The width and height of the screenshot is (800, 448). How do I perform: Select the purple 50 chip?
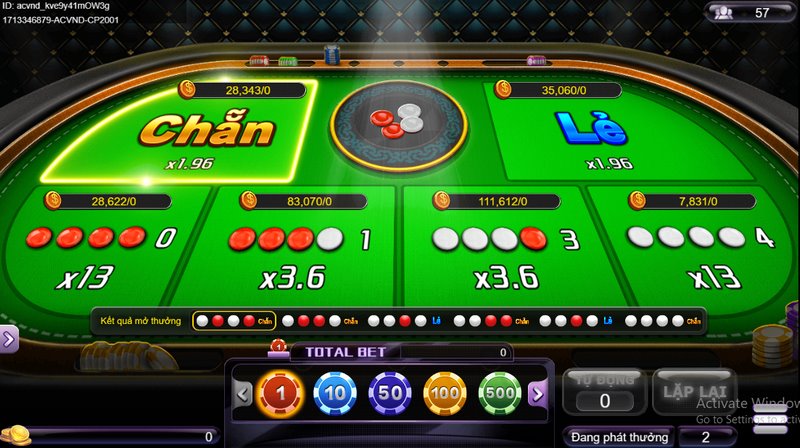coord(390,393)
